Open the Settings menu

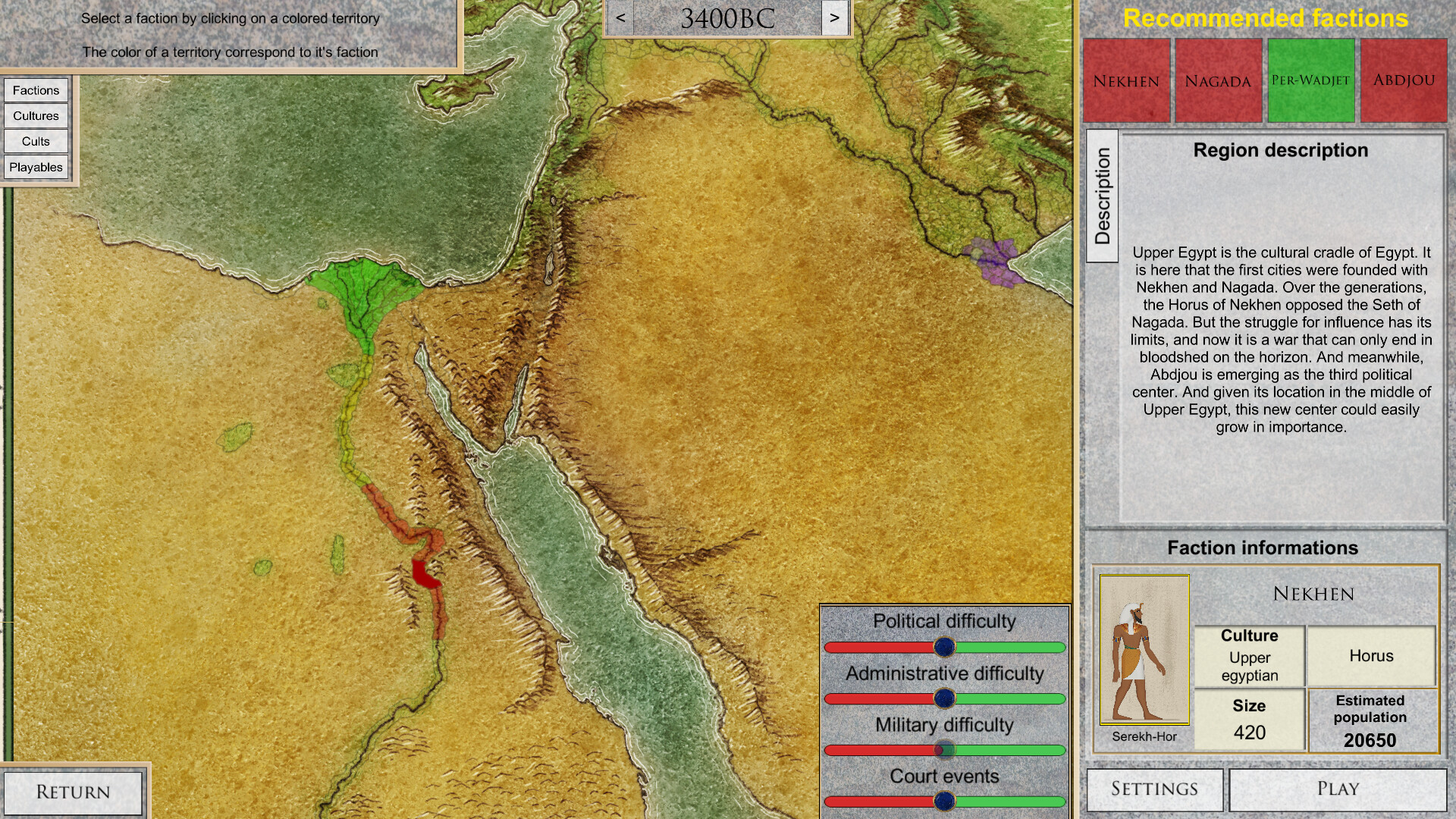pyautogui.click(x=1154, y=789)
